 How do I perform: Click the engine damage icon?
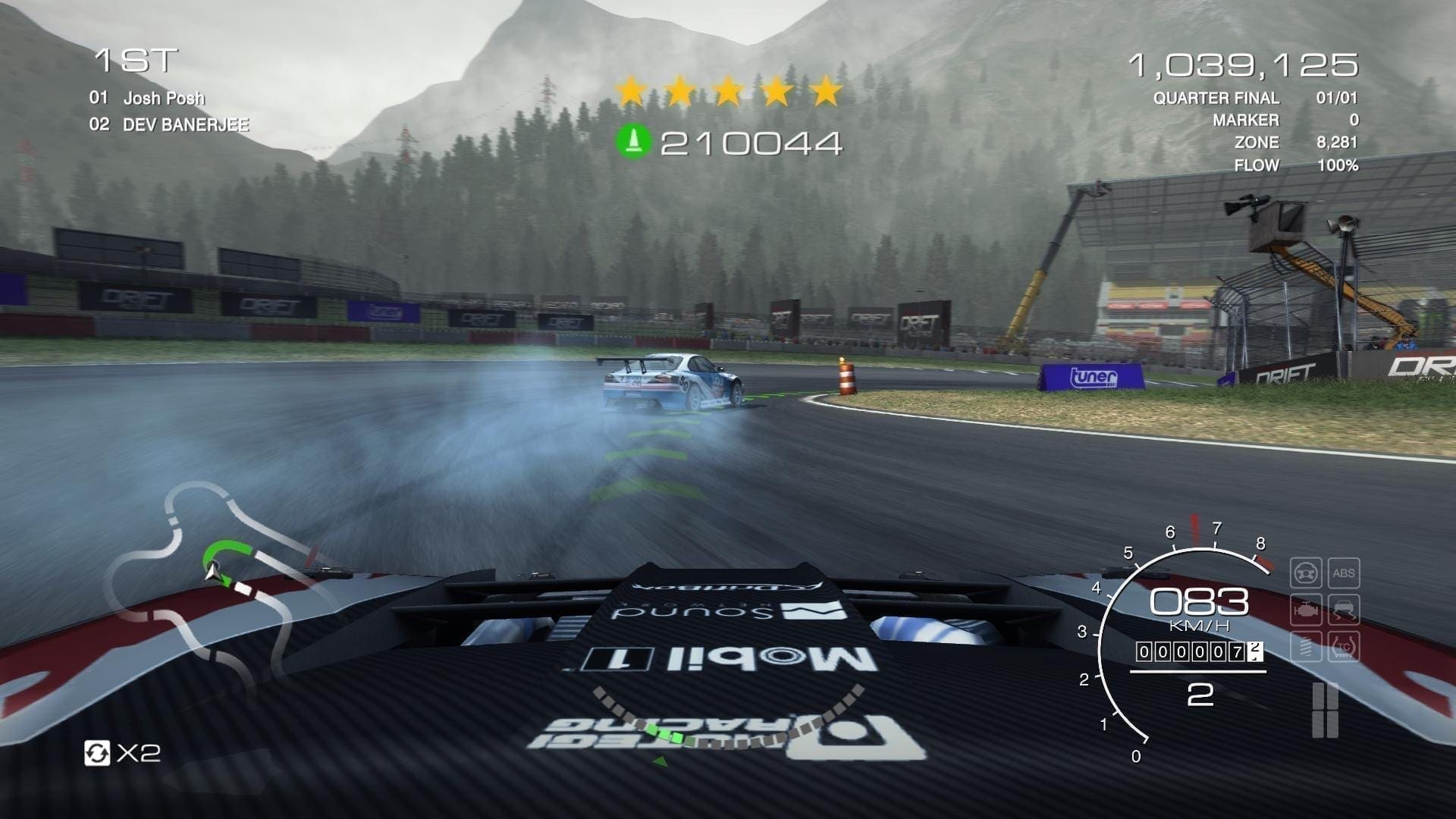coord(1306,610)
